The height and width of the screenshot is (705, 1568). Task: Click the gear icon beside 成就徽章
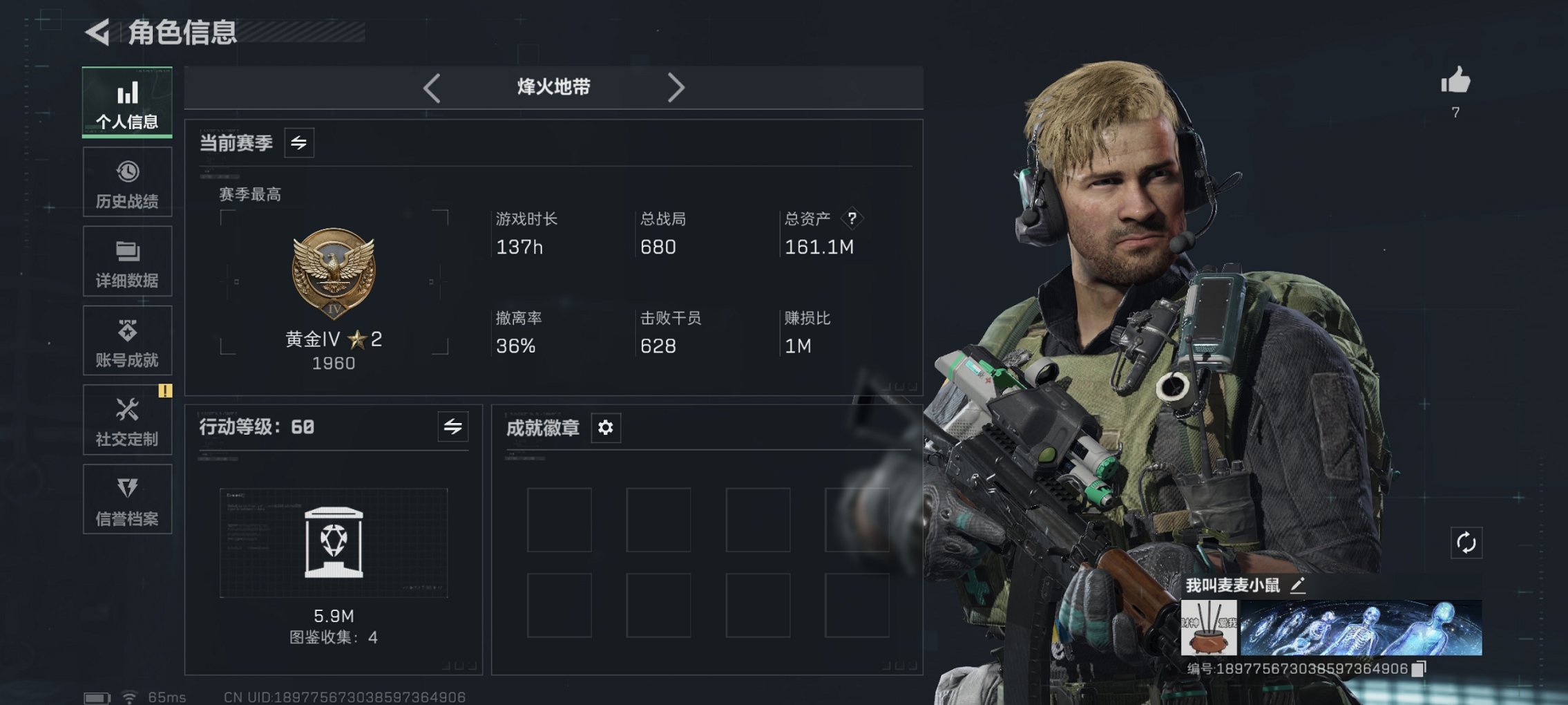[606, 428]
